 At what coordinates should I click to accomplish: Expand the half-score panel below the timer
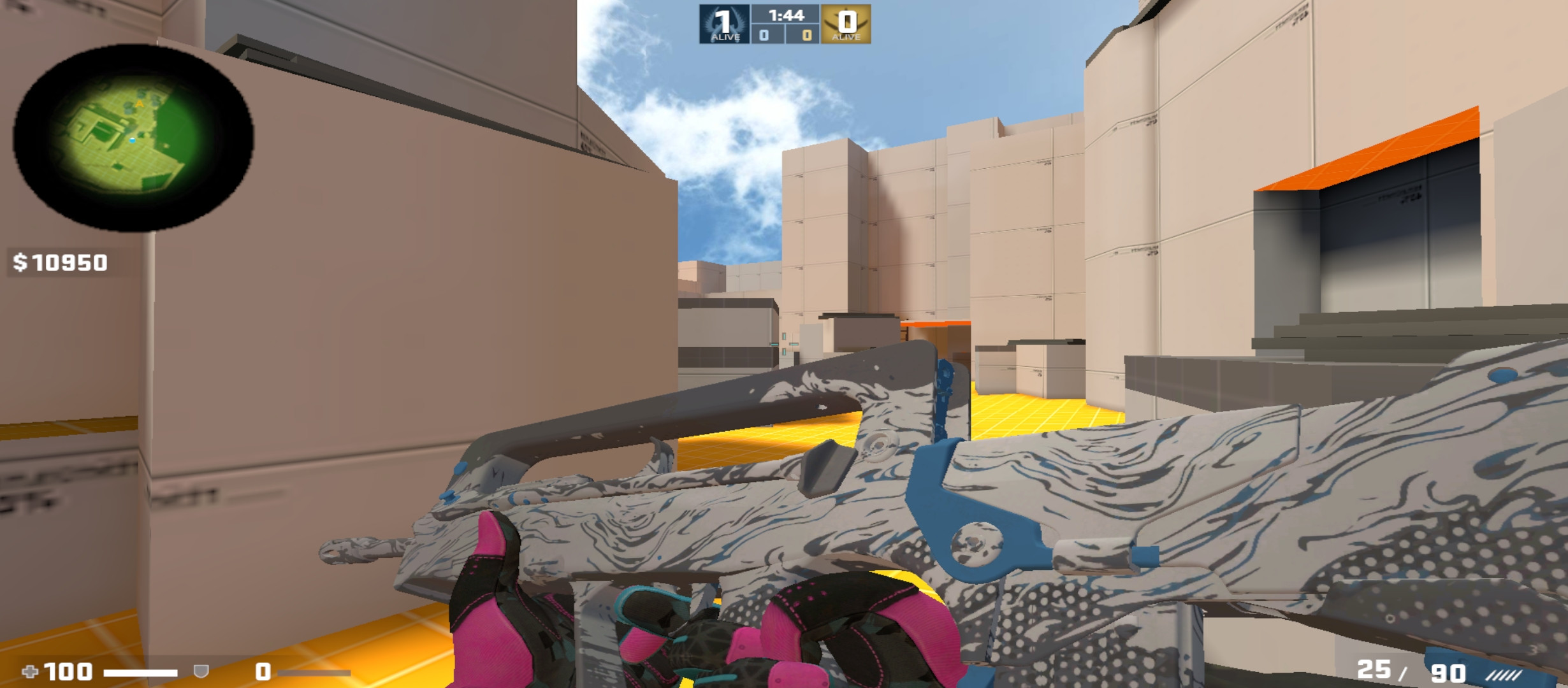tap(784, 36)
